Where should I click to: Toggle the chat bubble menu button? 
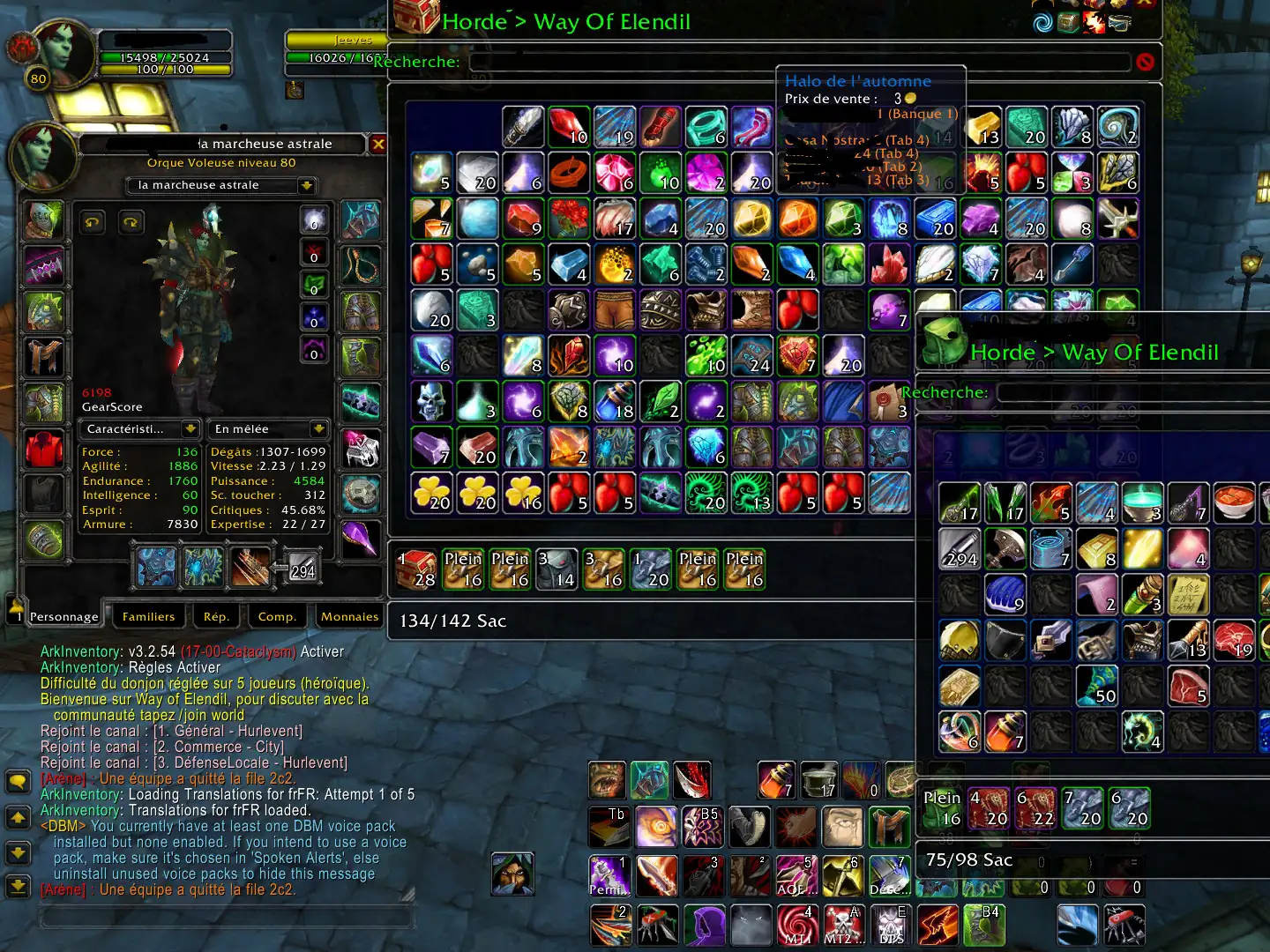coord(19,779)
